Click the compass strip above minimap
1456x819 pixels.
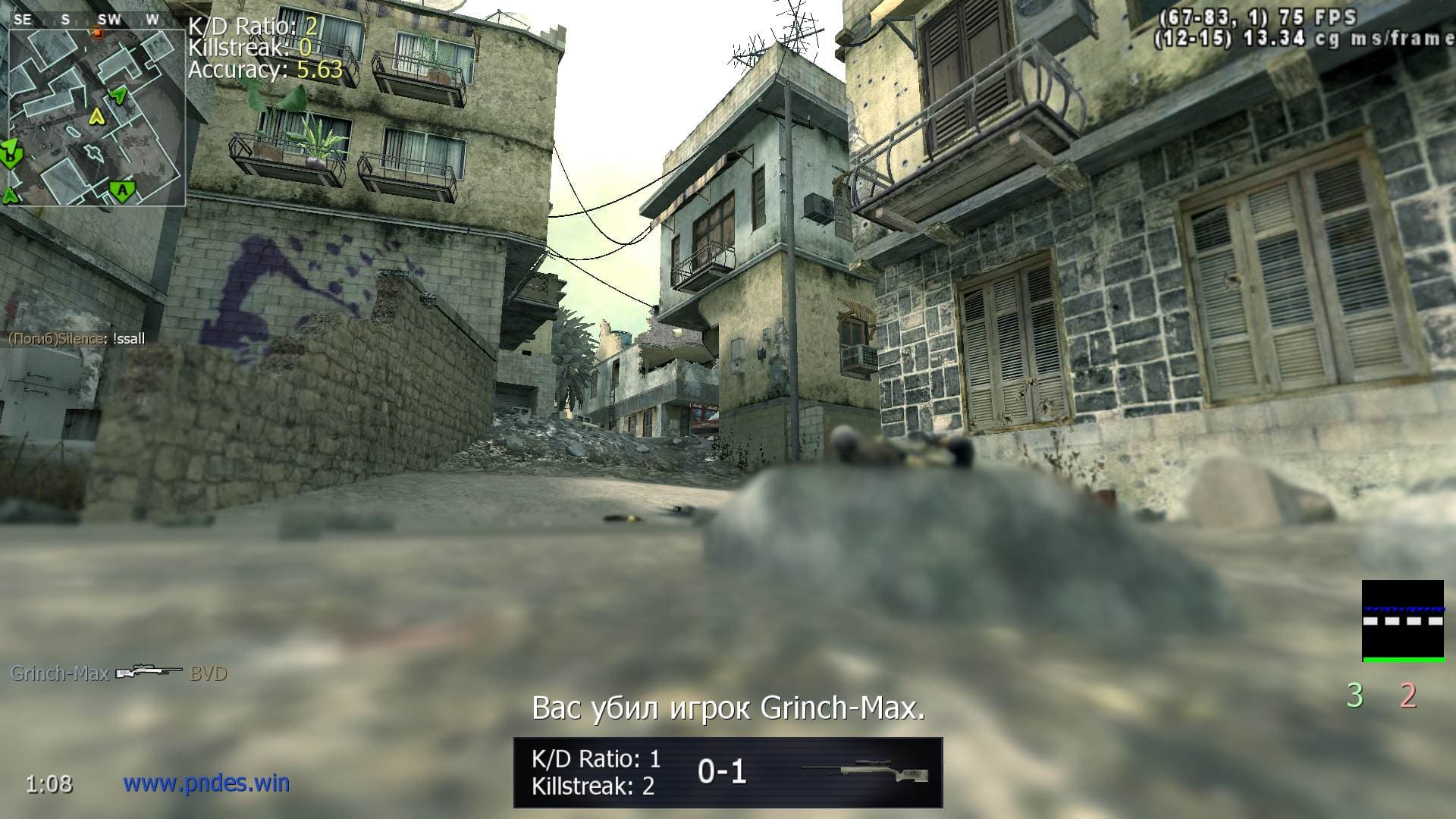(88, 20)
